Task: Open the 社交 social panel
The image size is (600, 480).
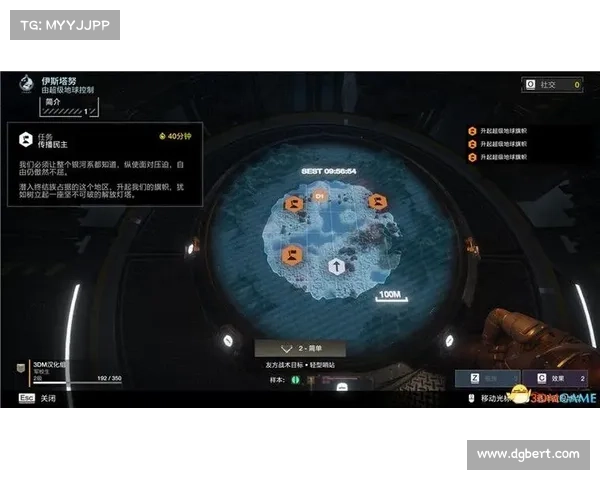Action: [551, 86]
